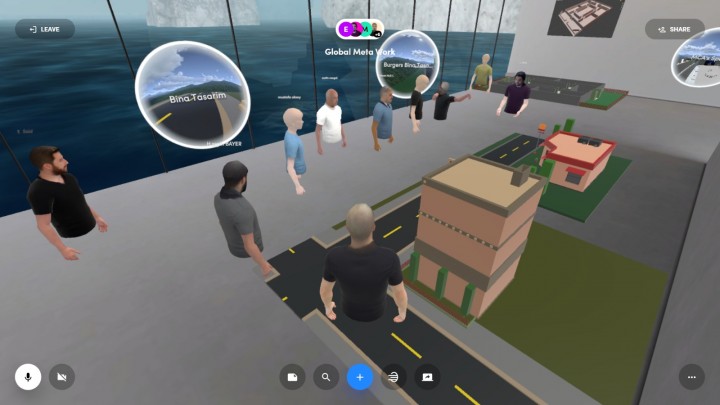The height and width of the screenshot is (405, 720).
Task: Show the participant avatars list
Action: 360,29
